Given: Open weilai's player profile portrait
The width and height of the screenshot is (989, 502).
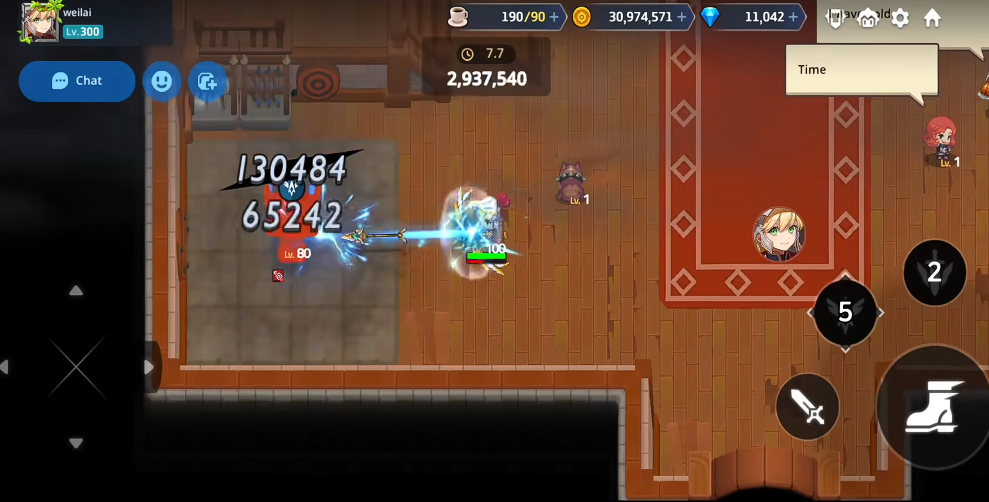Looking at the screenshot, I should tap(39, 22).
